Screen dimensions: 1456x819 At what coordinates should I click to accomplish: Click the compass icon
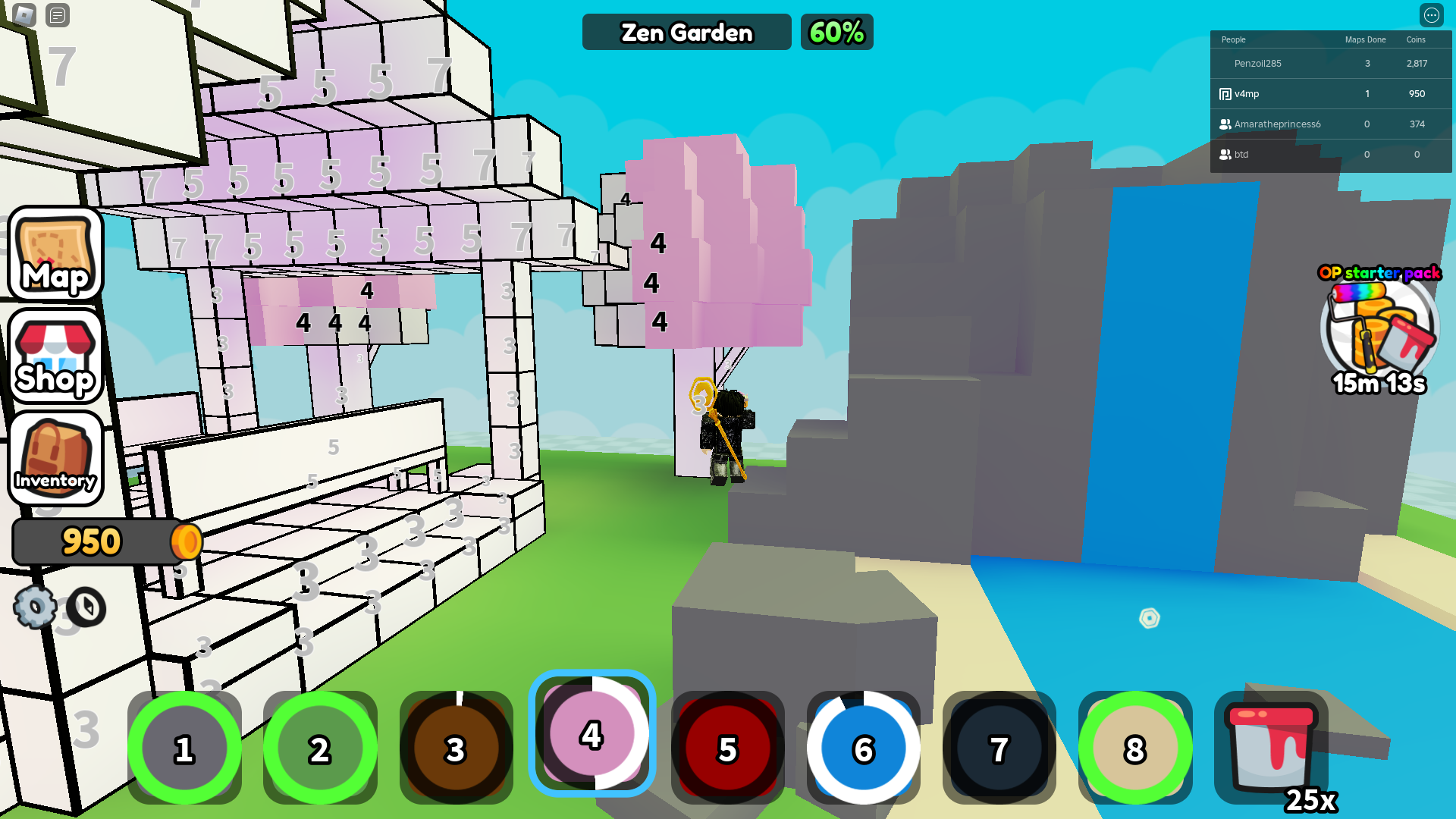click(x=86, y=607)
